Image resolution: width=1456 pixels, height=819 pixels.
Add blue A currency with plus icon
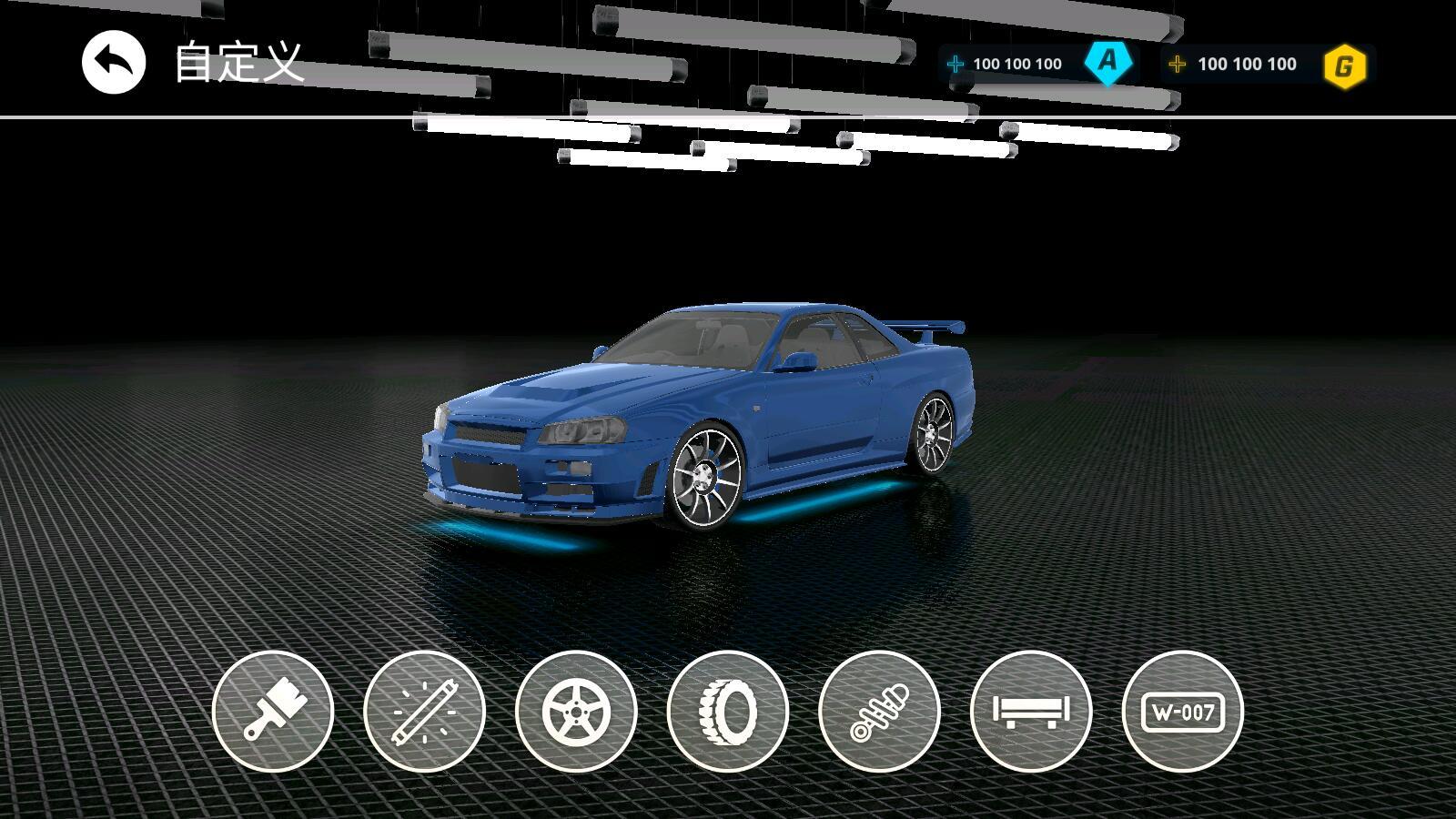[955, 64]
